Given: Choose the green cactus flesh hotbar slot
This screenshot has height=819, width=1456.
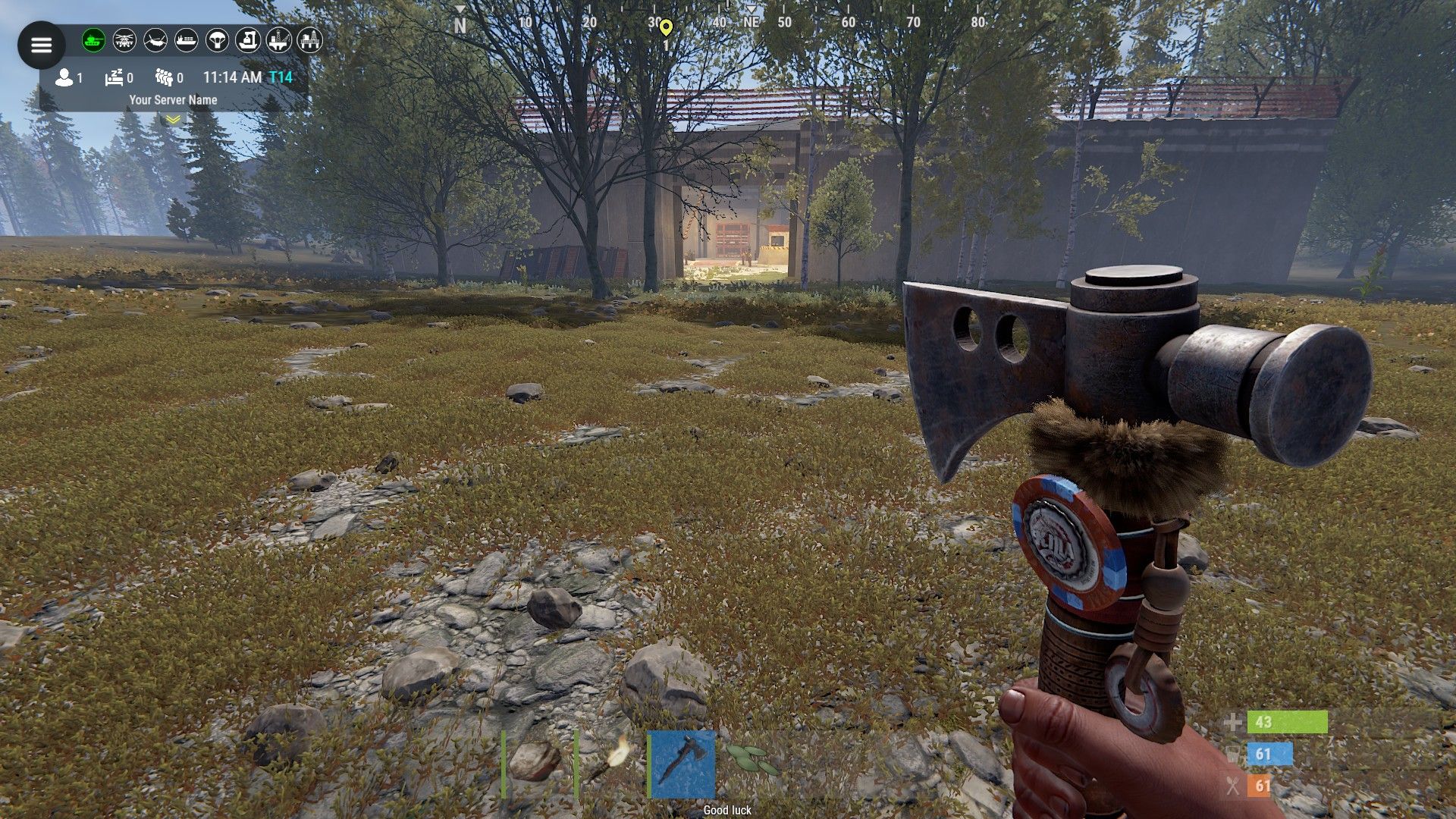Looking at the screenshot, I should pos(752,761).
